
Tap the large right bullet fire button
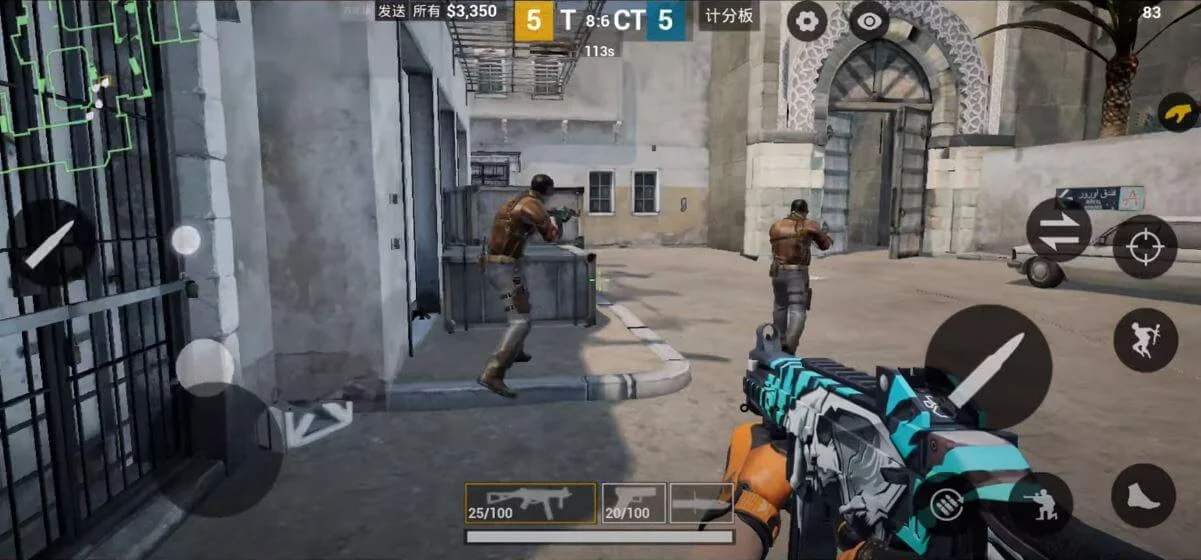coord(987,367)
